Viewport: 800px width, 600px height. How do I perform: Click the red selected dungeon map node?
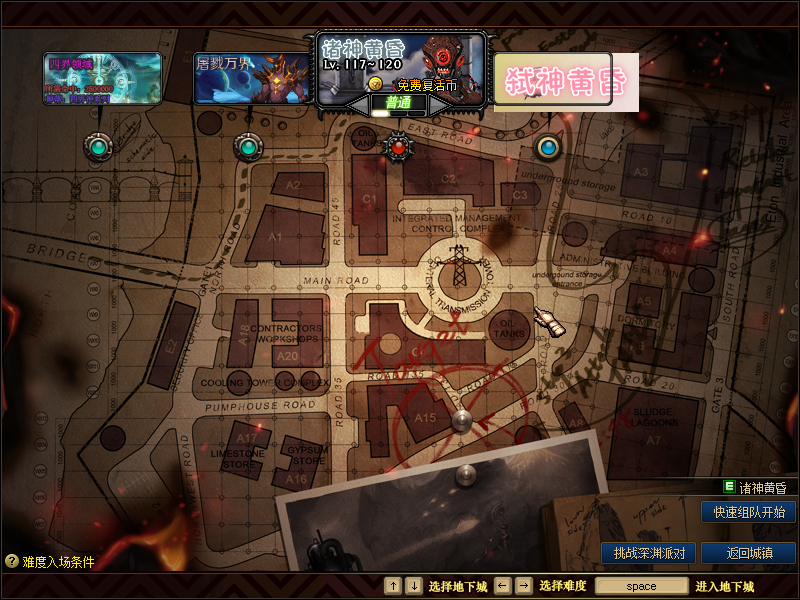coord(399,148)
